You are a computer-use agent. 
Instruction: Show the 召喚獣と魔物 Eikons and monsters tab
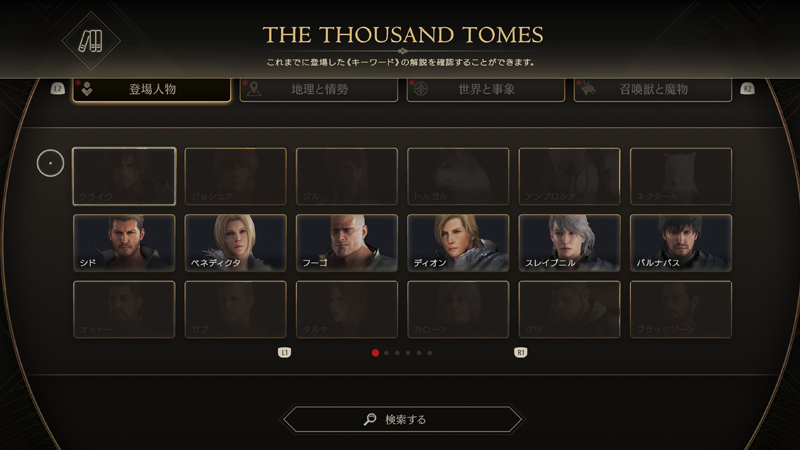(652, 90)
